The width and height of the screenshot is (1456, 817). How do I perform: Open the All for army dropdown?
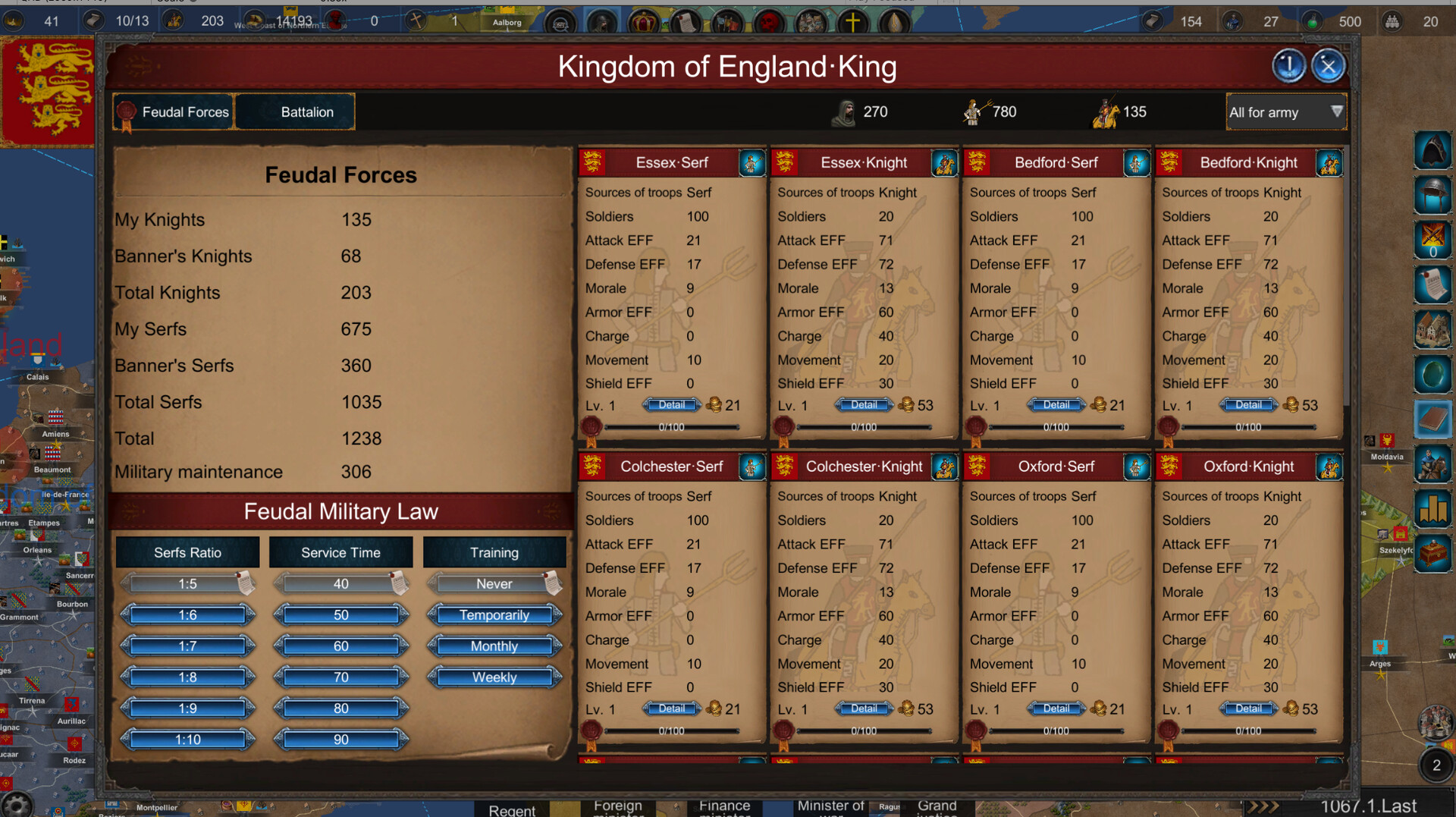[x=1285, y=112]
